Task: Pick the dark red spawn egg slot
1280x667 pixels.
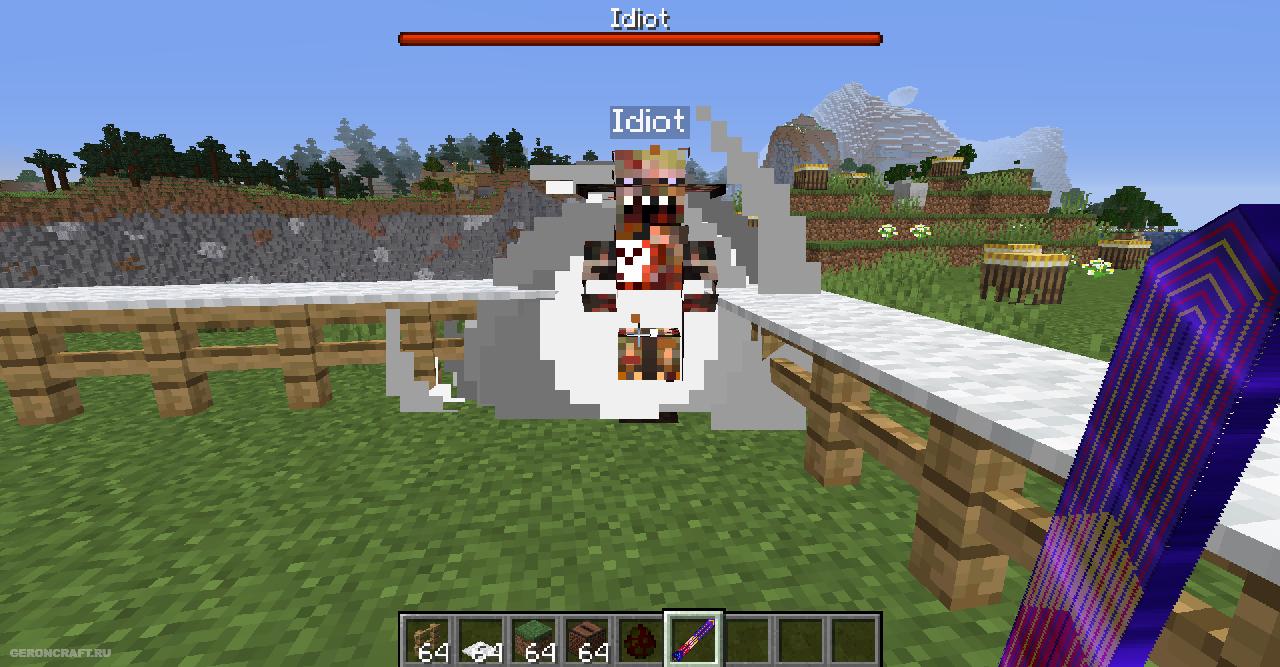Action: tap(640, 639)
